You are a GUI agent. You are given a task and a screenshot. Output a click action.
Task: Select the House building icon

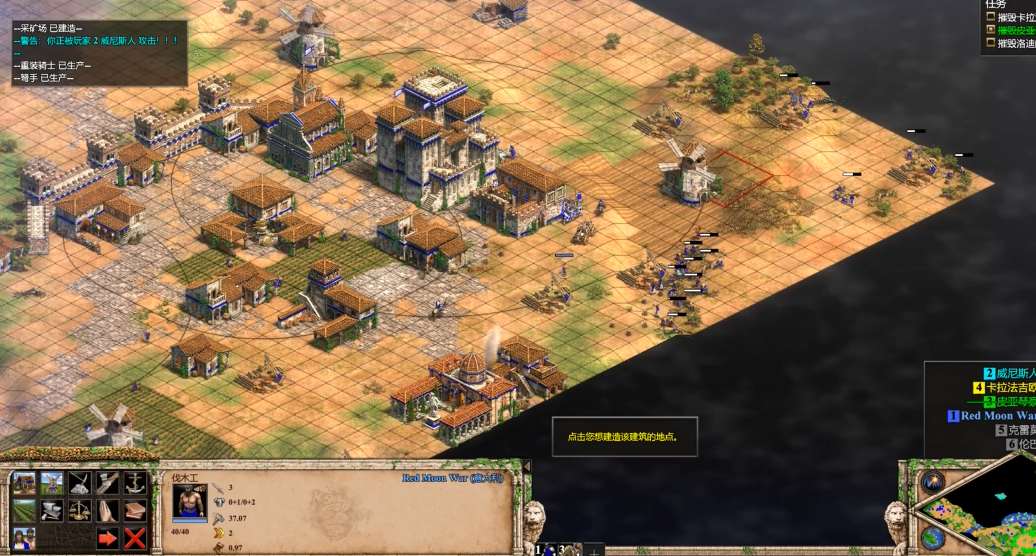[x=24, y=483]
